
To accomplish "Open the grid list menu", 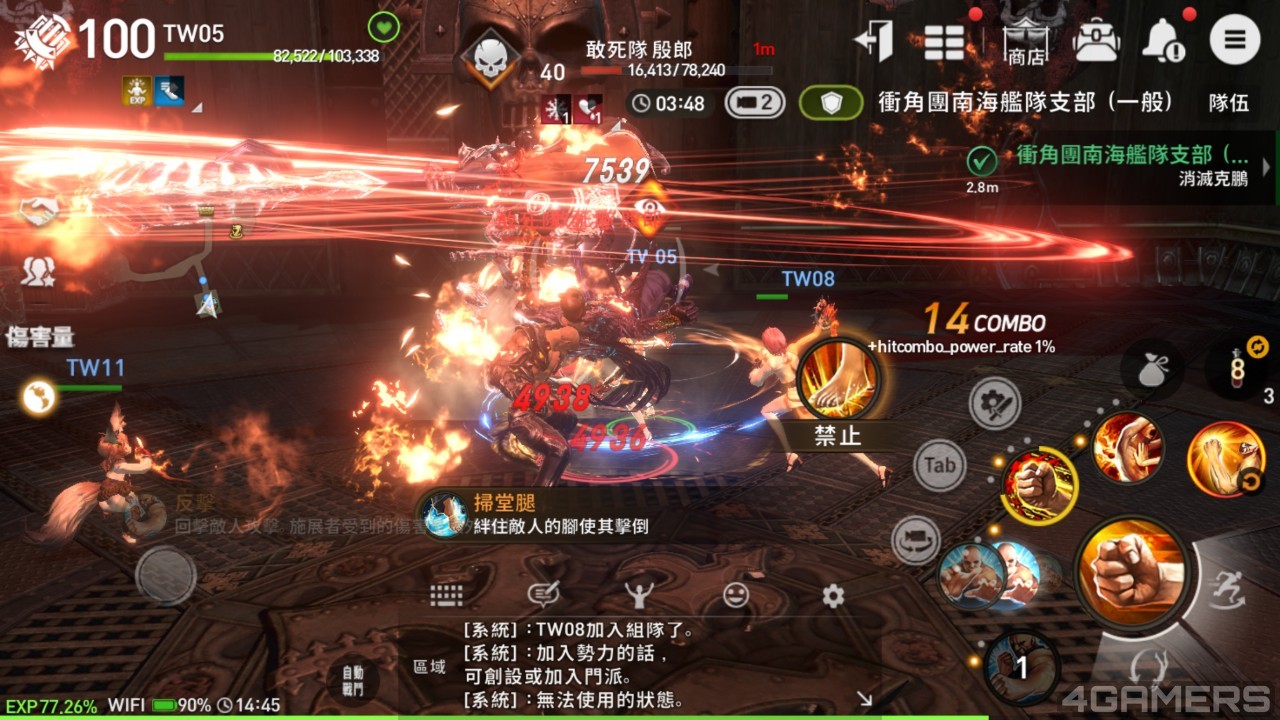I will point(944,42).
